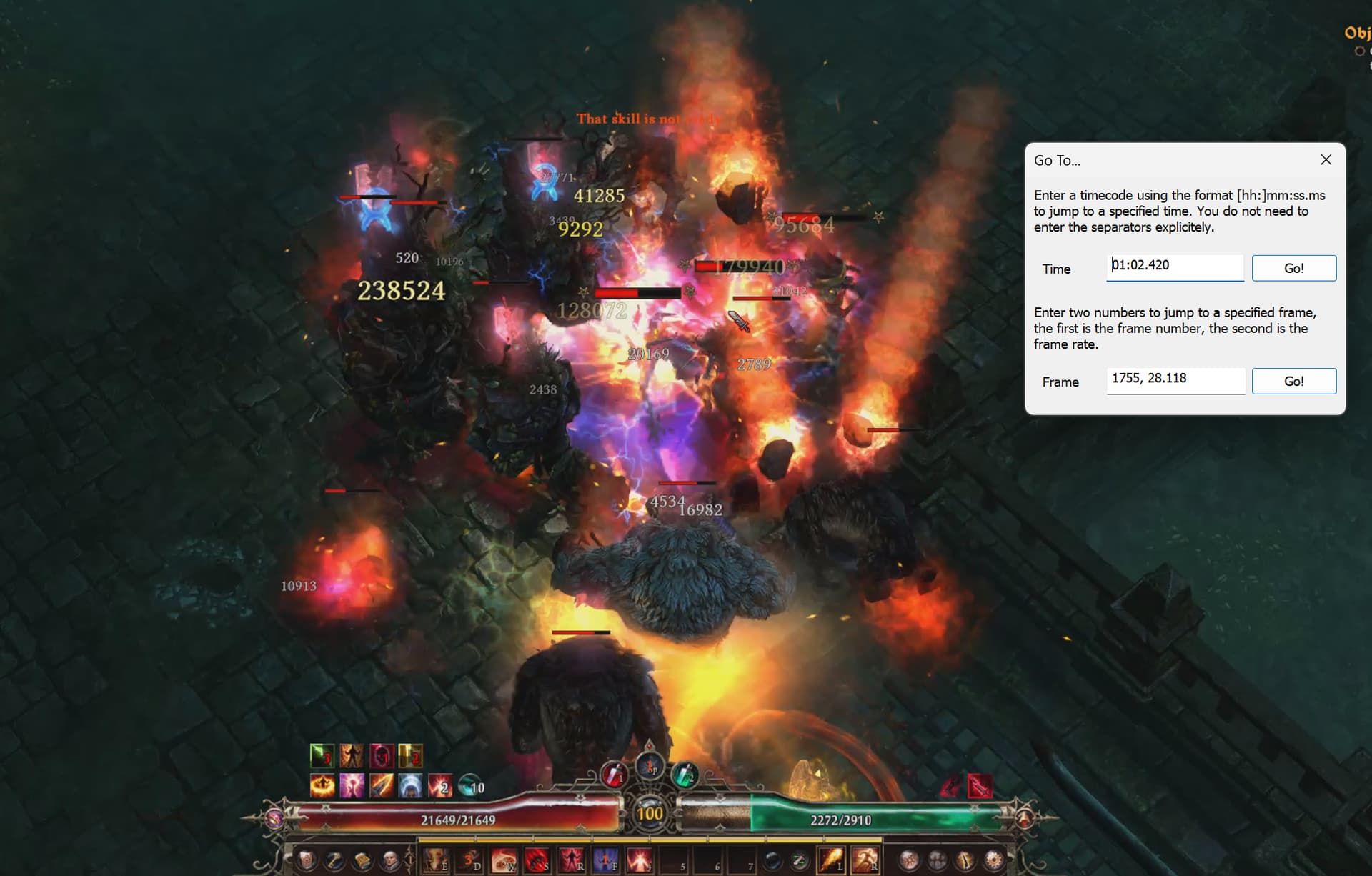Screen dimensions: 1372x876
Task: Use the red health potion
Action: pyautogui.click(x=613, y=775)
